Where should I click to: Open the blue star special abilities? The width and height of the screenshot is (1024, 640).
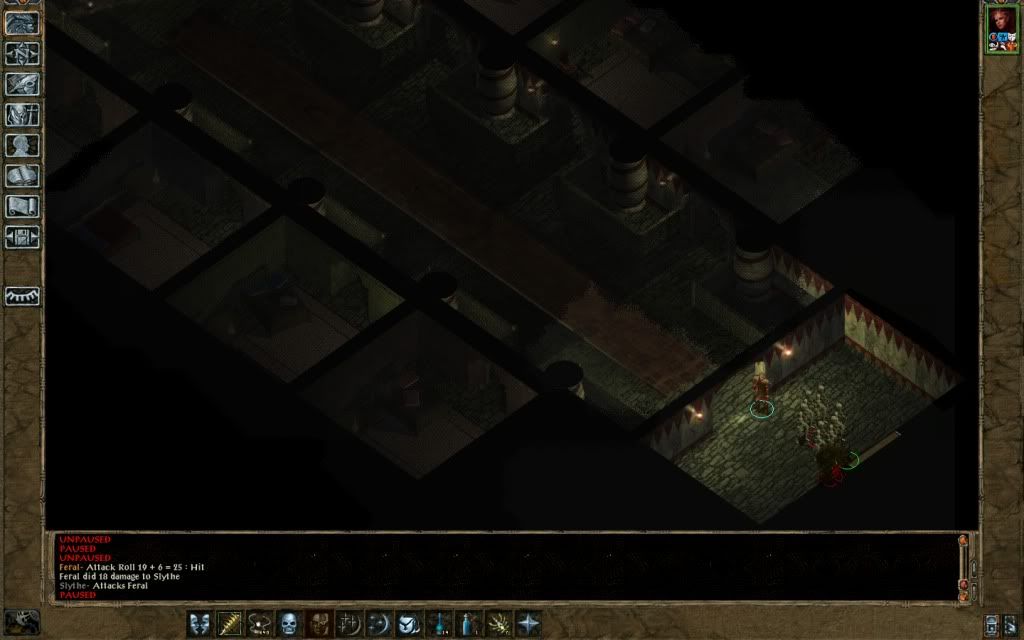click(x=527, y=623)
